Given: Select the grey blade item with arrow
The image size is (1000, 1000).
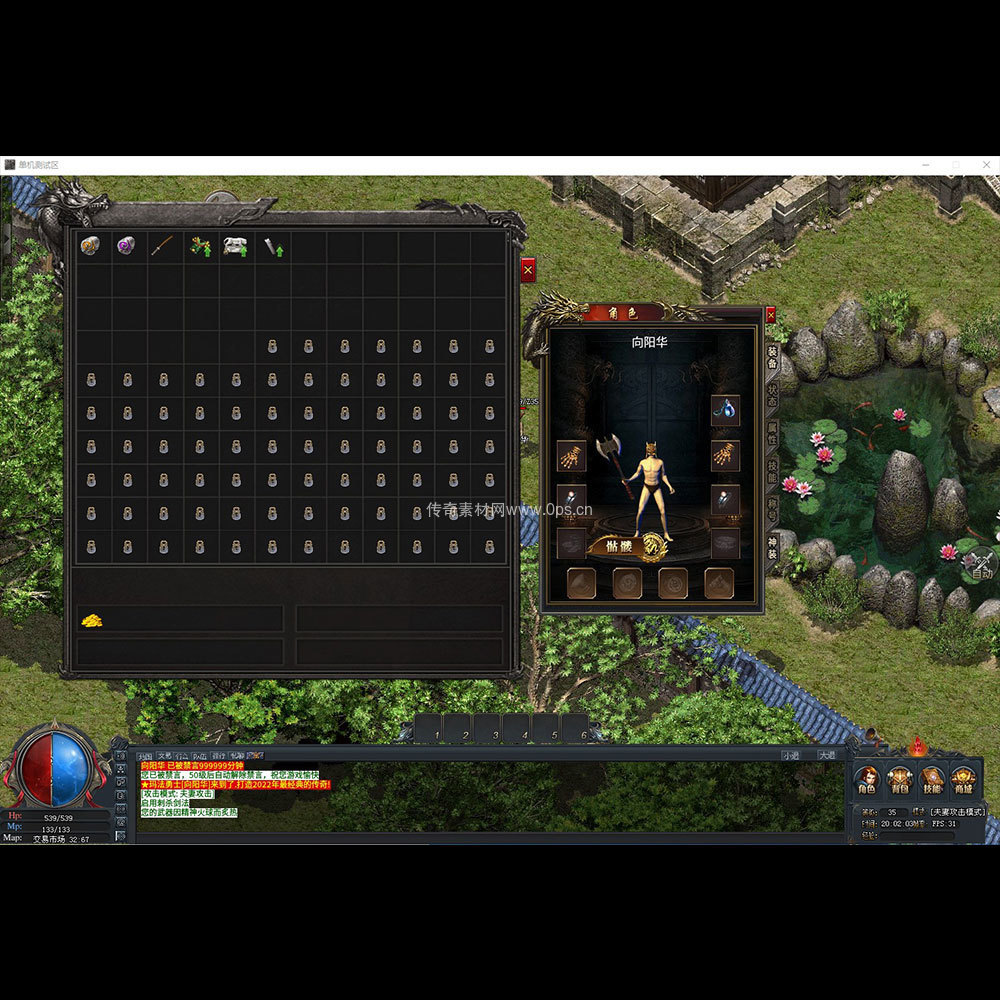Looking at the screenshot, I should (x=273, y=246).
